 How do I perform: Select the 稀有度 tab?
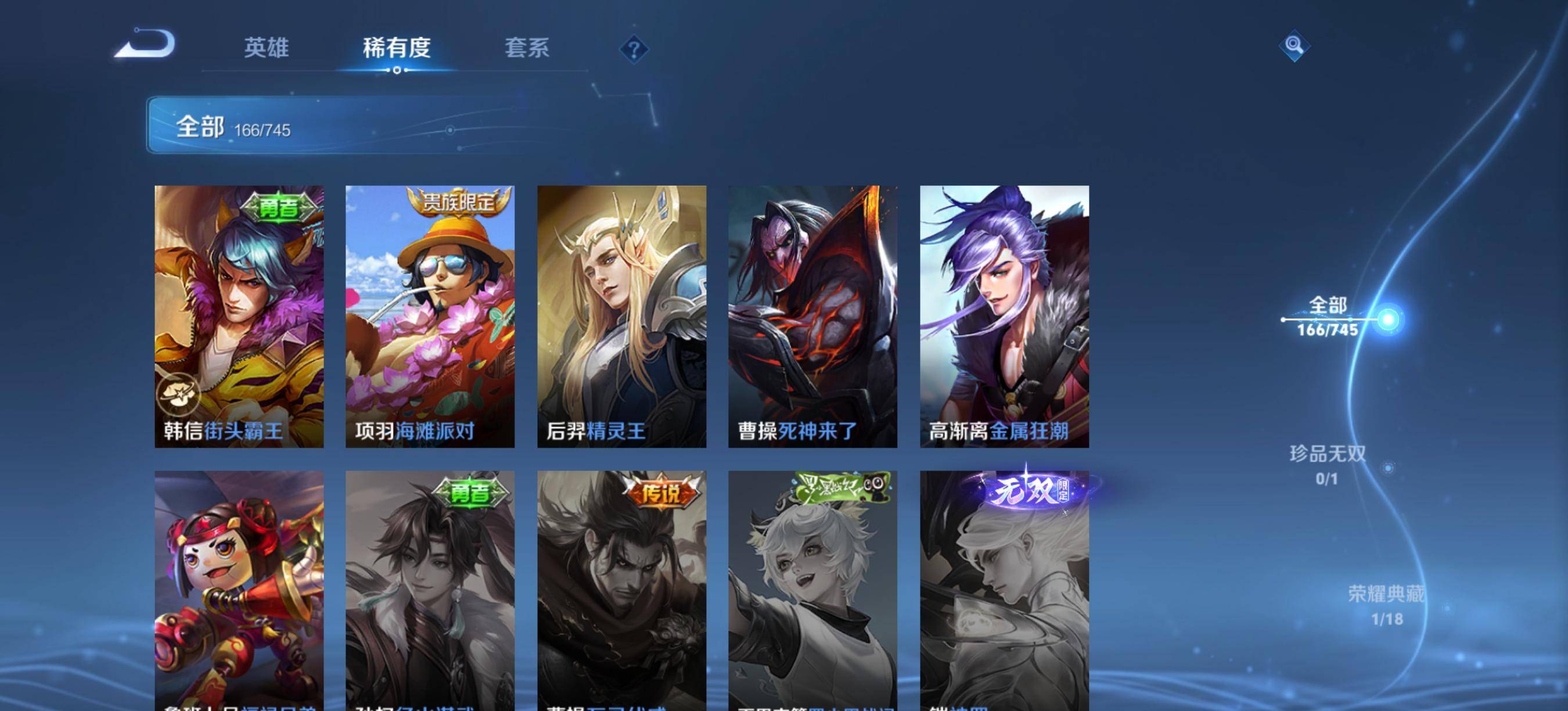pyautogui.click(x=396, y=48)
